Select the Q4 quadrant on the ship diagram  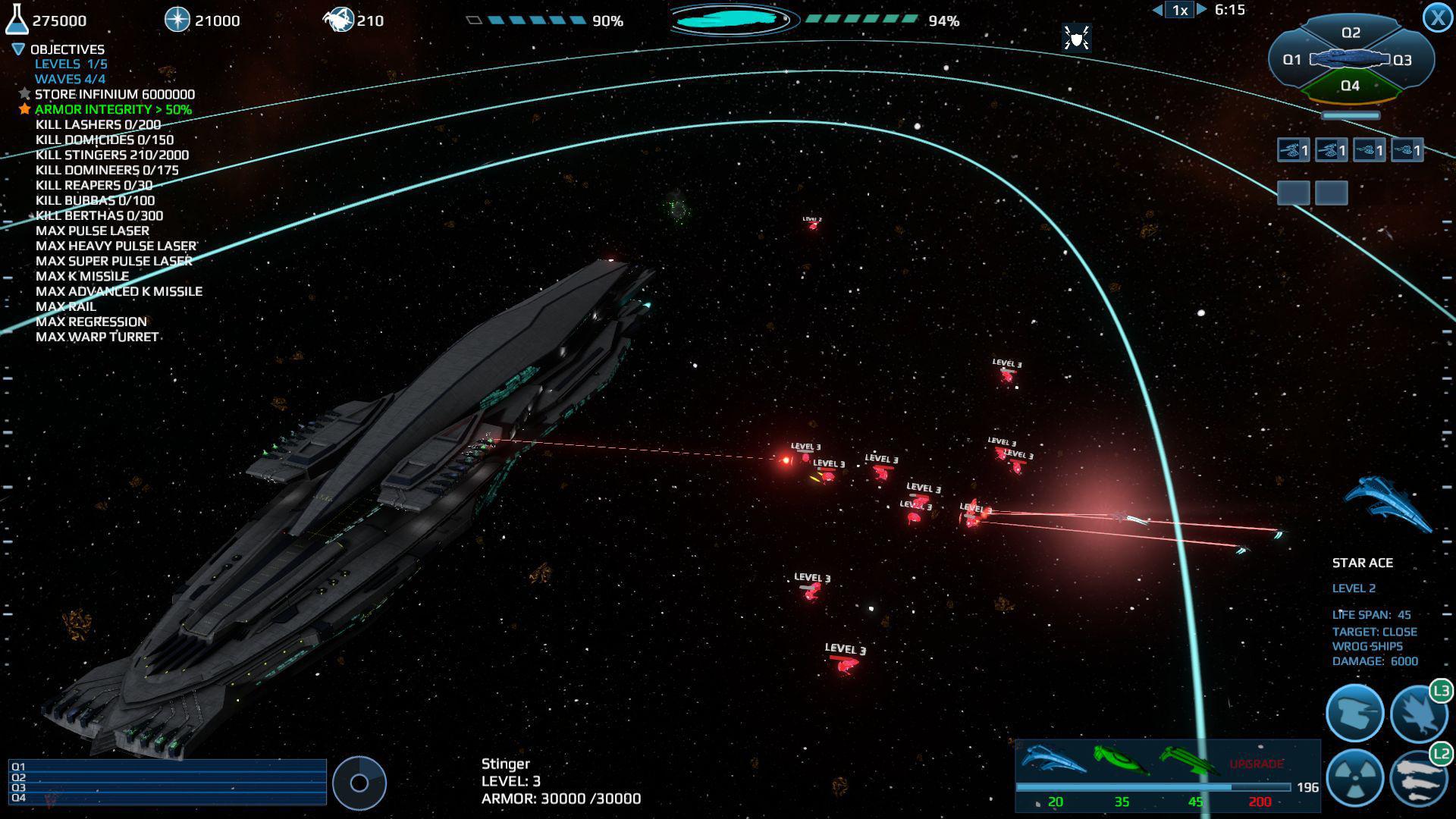click(x=1349, y=86)
